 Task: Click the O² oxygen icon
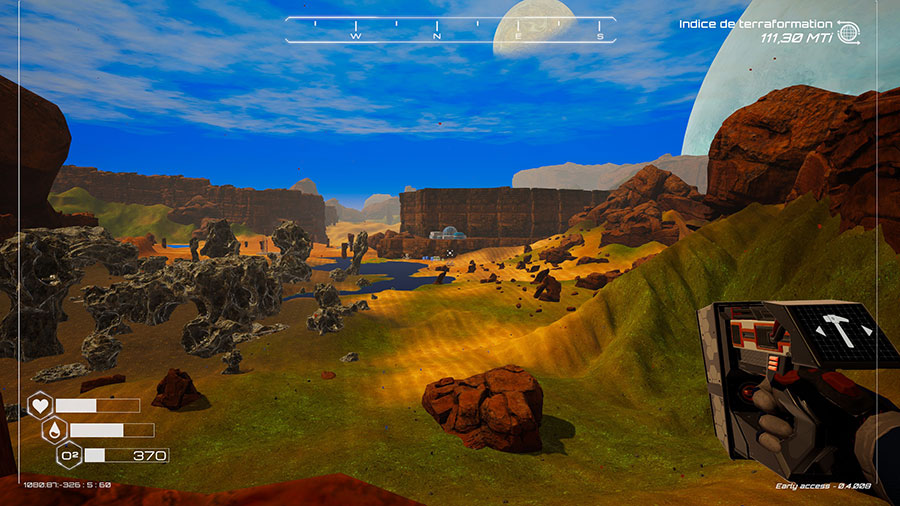click(x=69, y=455)
